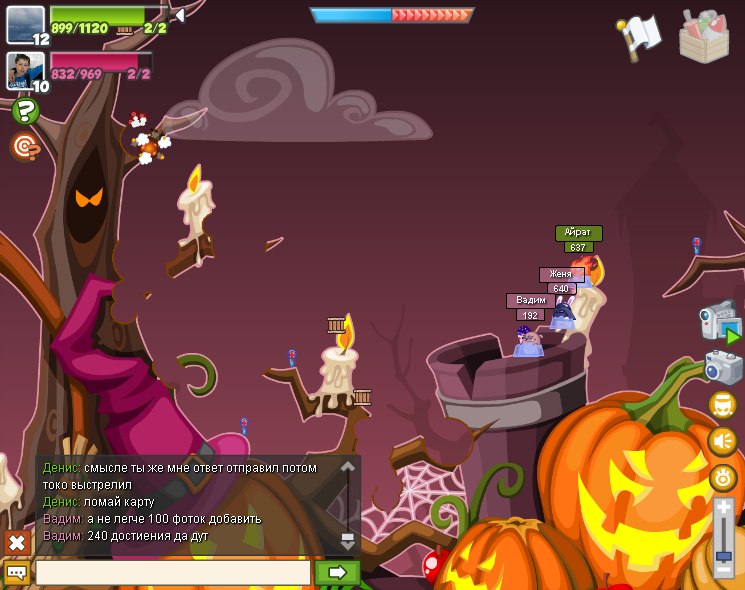745x590 pixels.
Task: Click the round eye icon button
Action: tap(722, 477)
